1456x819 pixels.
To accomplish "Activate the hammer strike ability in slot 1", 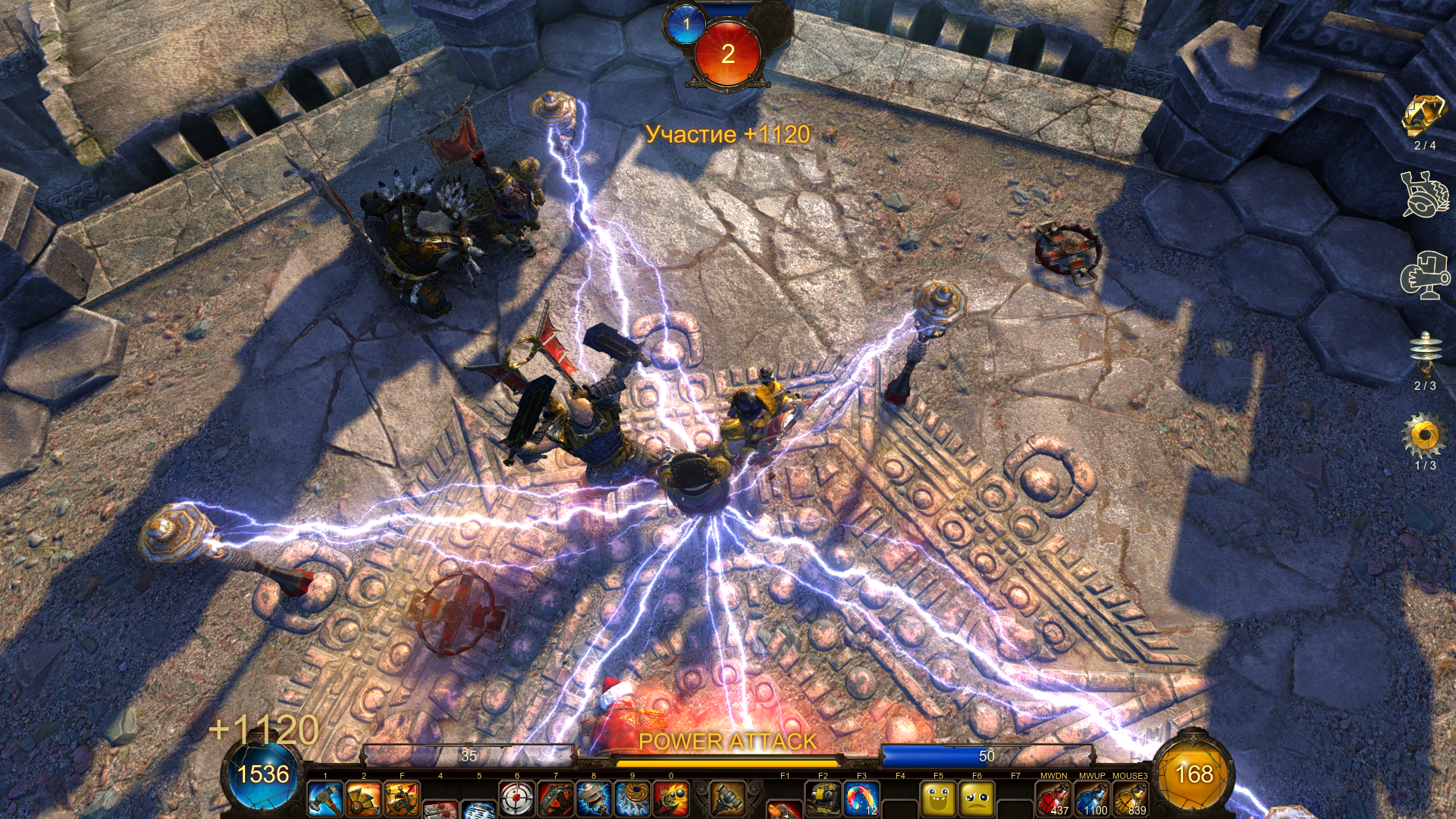I will click(x=325, y=799).
